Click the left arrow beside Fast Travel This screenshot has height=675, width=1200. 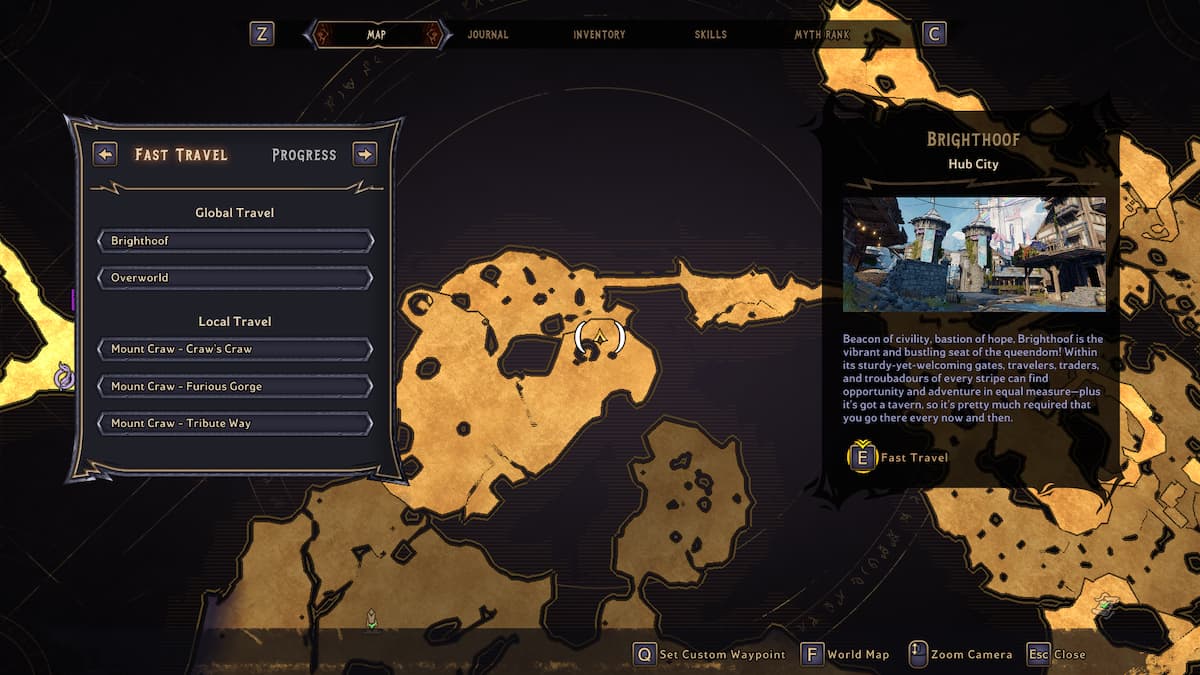click(x=105, y=155)
